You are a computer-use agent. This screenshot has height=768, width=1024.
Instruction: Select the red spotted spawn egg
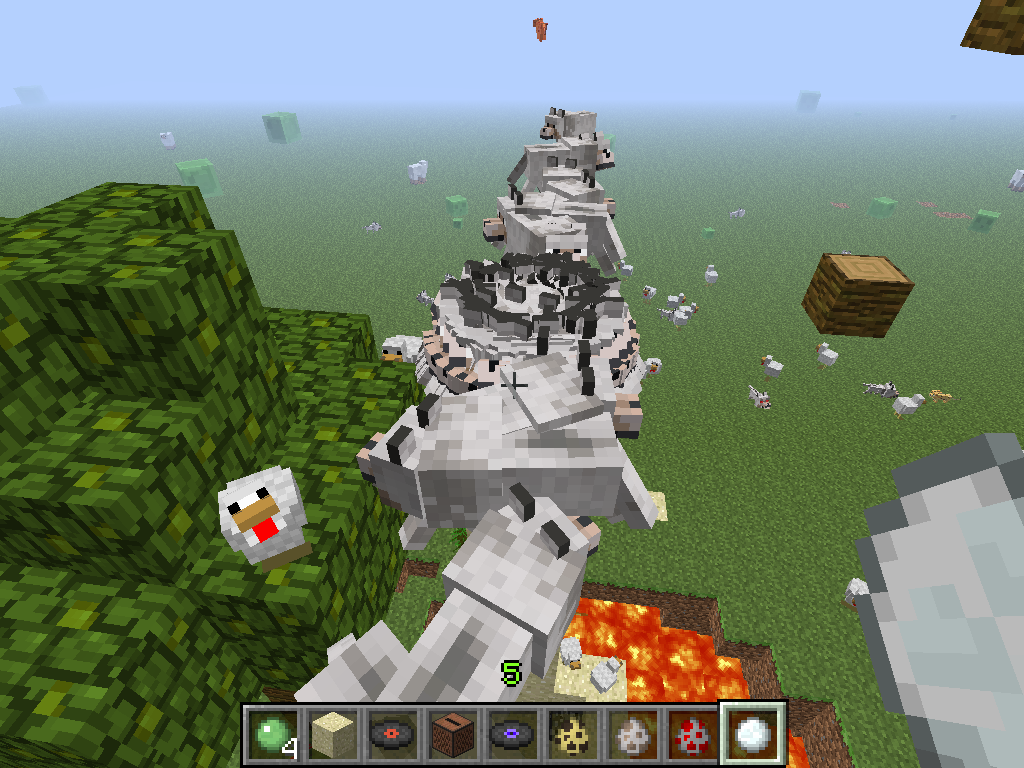(x=691, y=732)
